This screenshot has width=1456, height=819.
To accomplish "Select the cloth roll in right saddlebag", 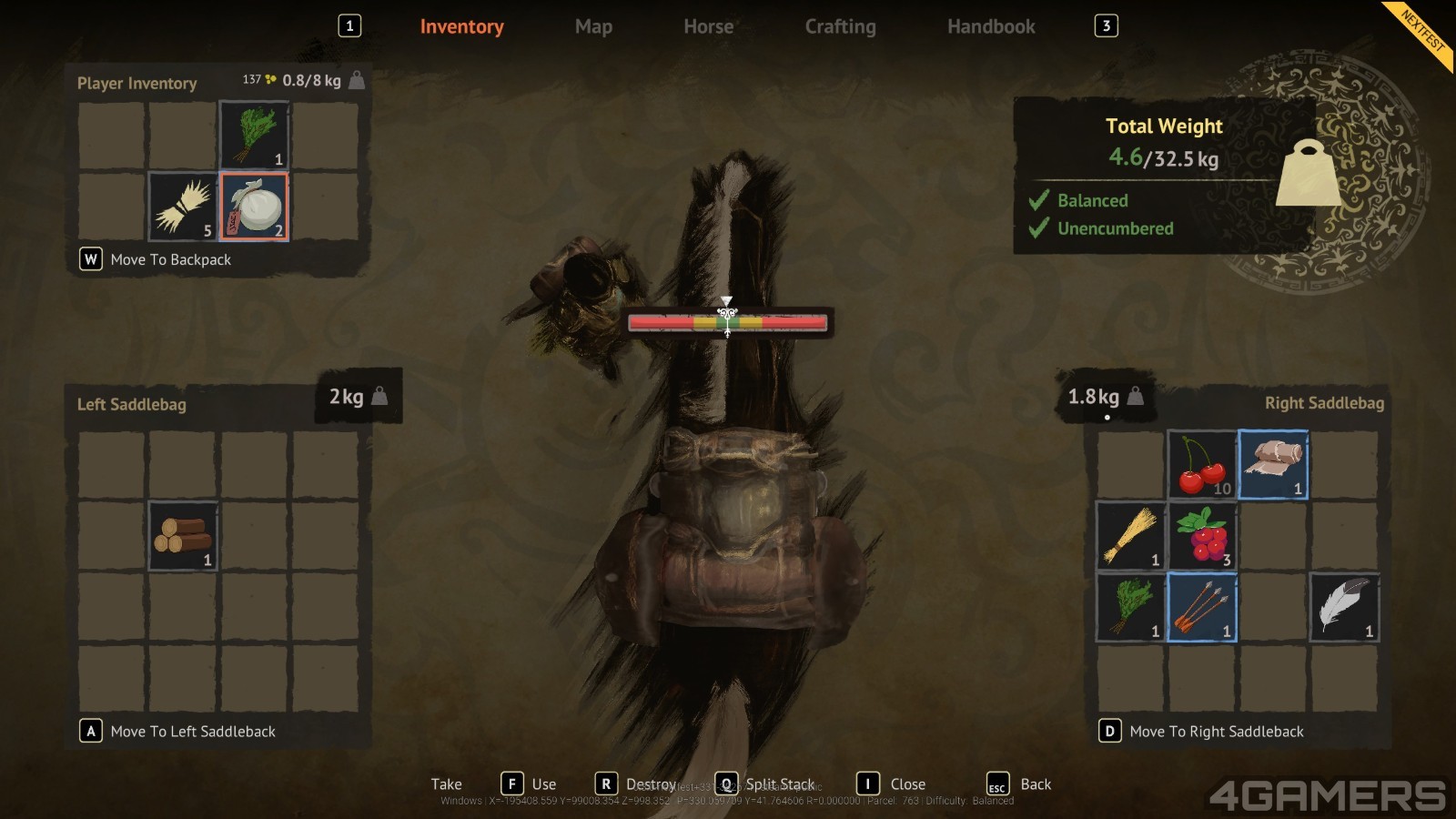I will pyautogui.click(x=1273, y=465).
